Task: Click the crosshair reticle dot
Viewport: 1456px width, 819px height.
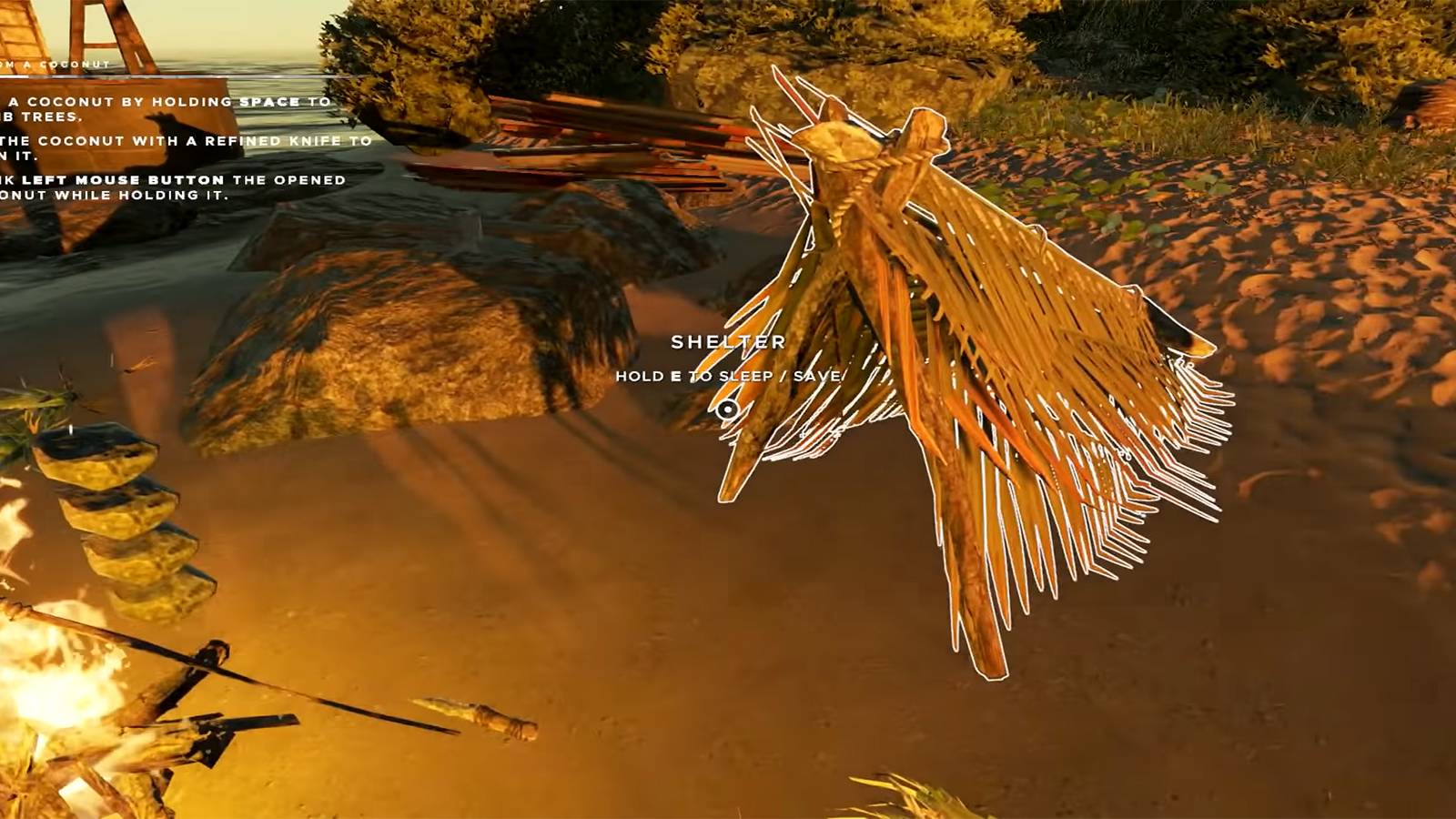Action: coord(728,409)
